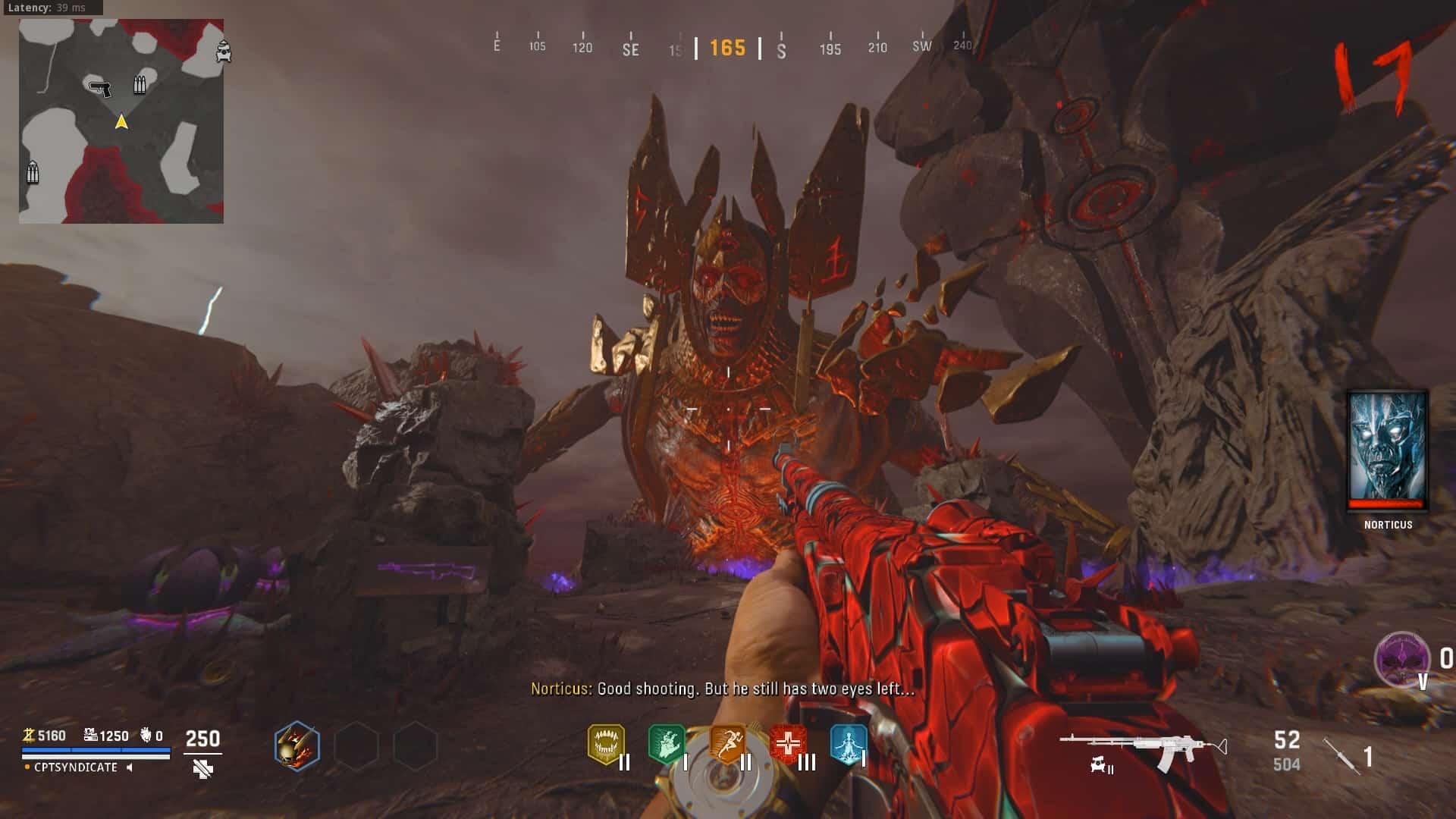This screenshot has height=819, width=1456.
Task: Inspect the red medical cross perk icon
Action: click(x=787, y=744)
